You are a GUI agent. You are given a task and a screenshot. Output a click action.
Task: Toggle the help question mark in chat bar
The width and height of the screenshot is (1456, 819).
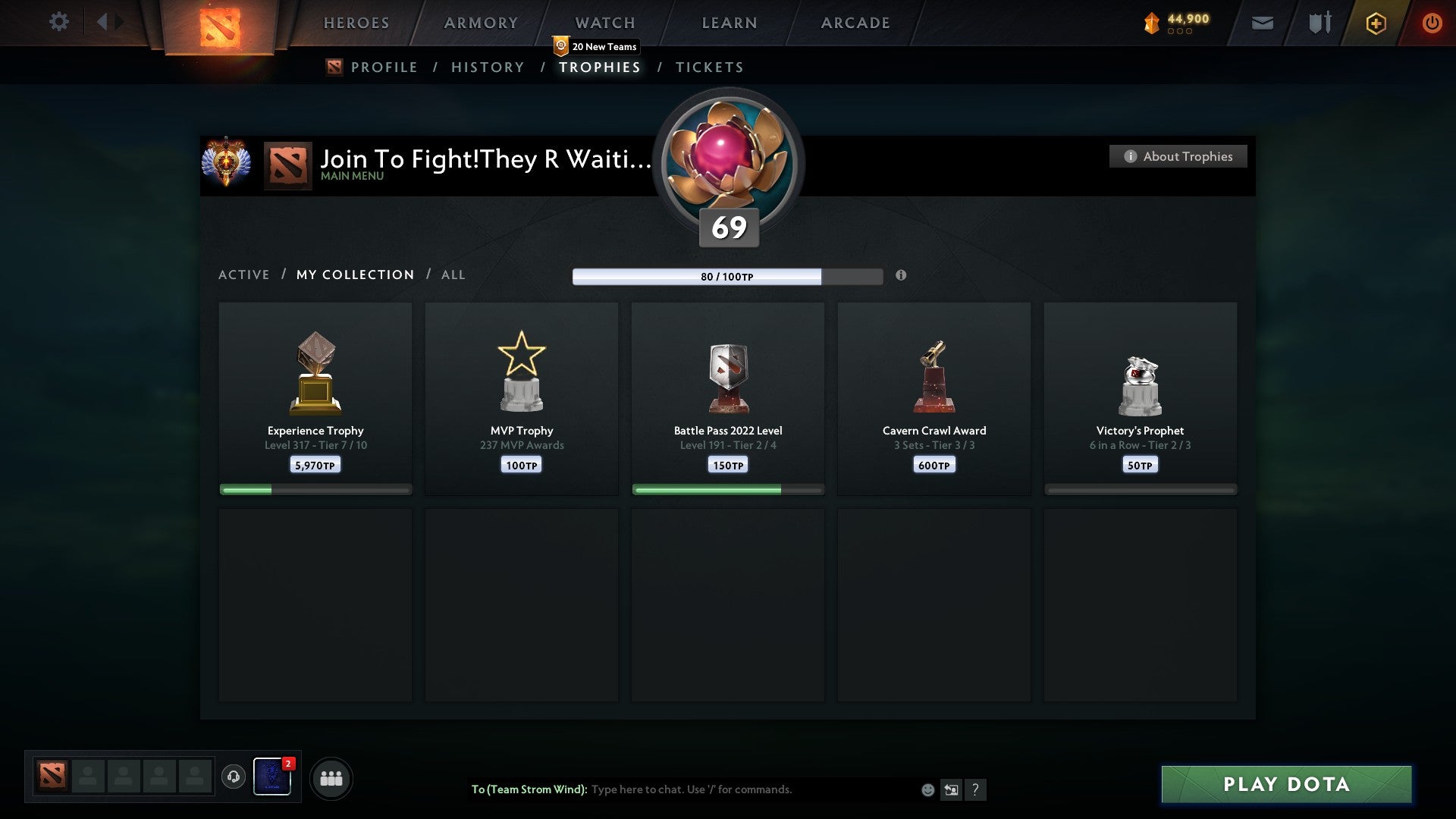[976, 789]
